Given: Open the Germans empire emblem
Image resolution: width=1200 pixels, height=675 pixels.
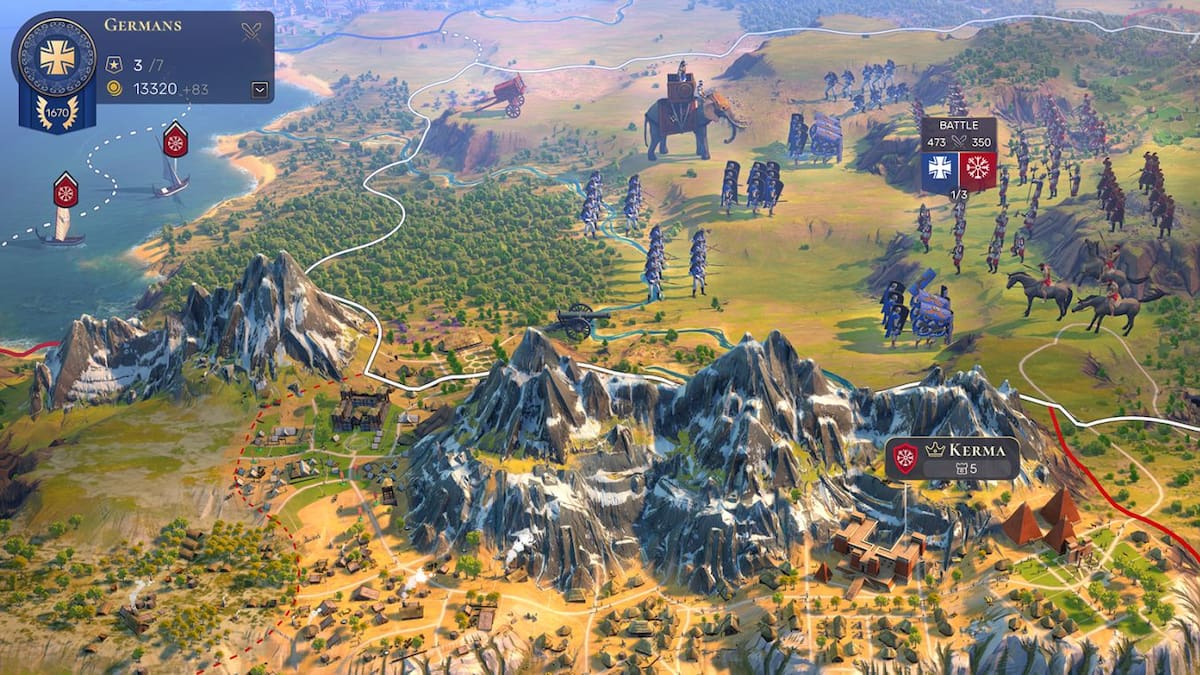Looking at the screenshot, I should point(57,58).
